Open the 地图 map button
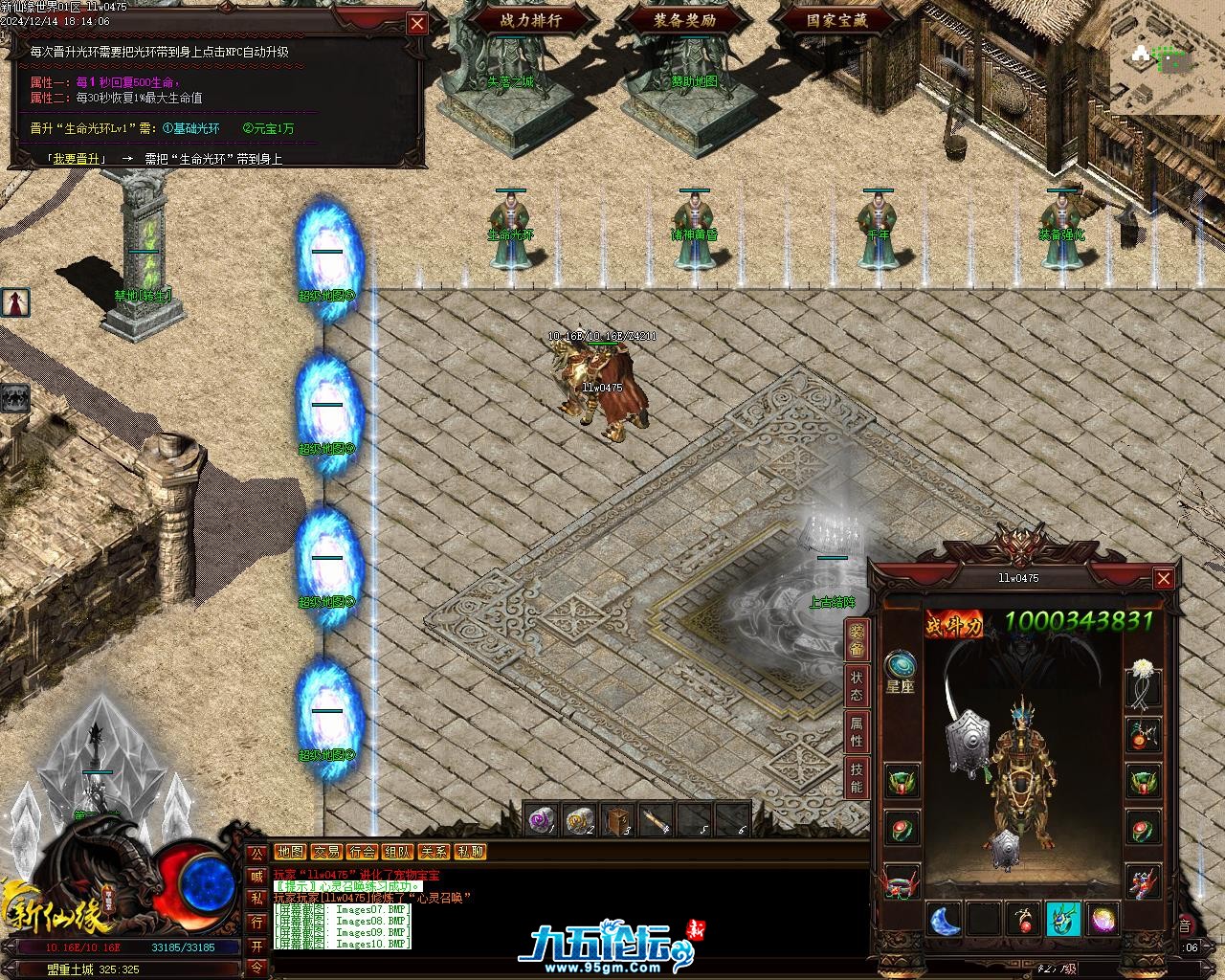 [x=291, y=852]
